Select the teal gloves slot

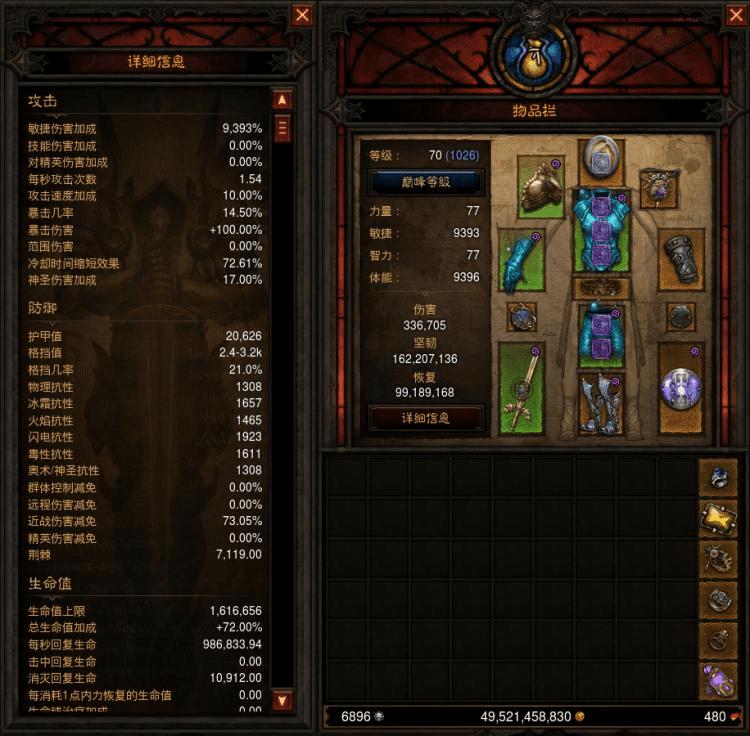click(x=520, y=260)
